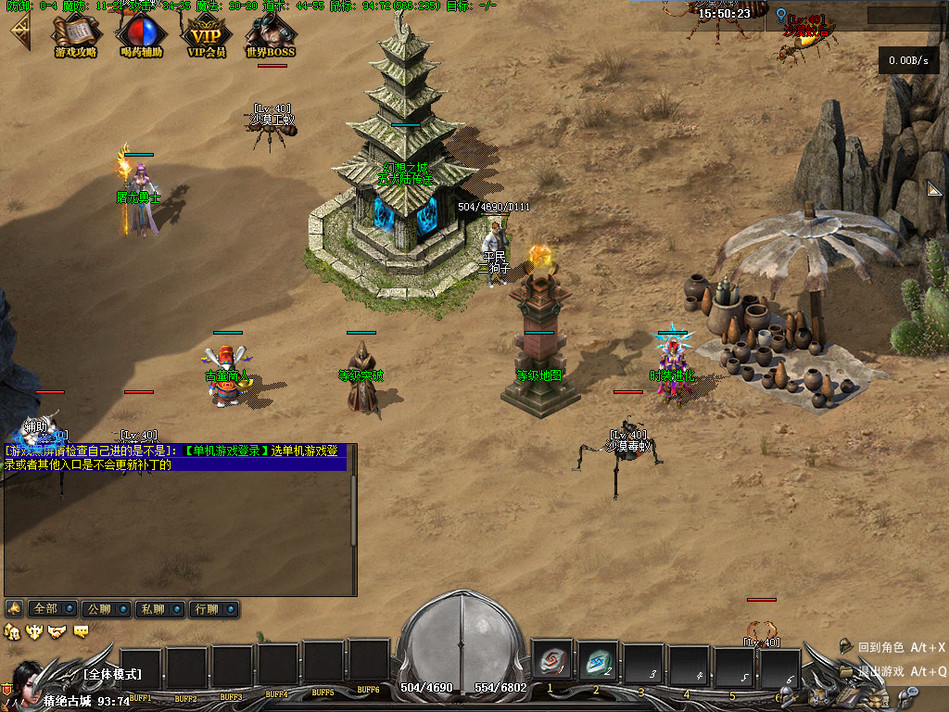
Task: Open the 游戏攻略 game guide scroll
Action: [75, 33]
